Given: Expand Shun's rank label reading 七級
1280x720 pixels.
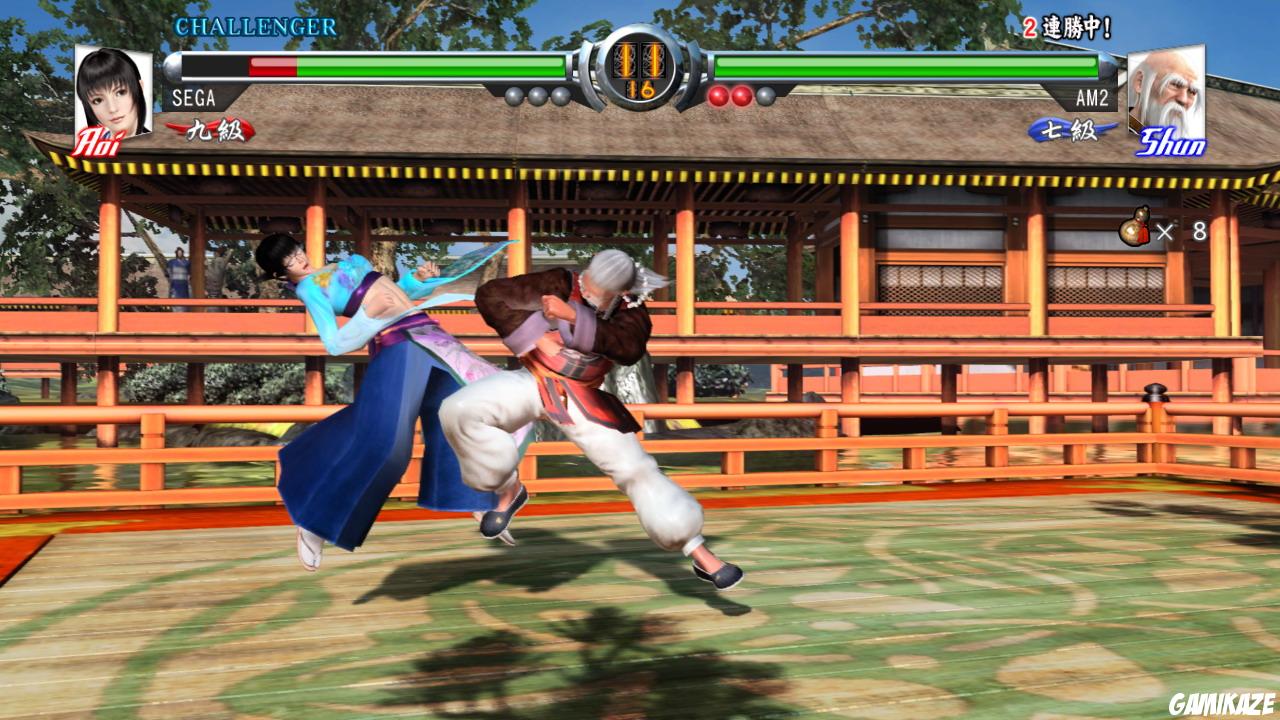Looking at the screenshot, I should 1068,128.
